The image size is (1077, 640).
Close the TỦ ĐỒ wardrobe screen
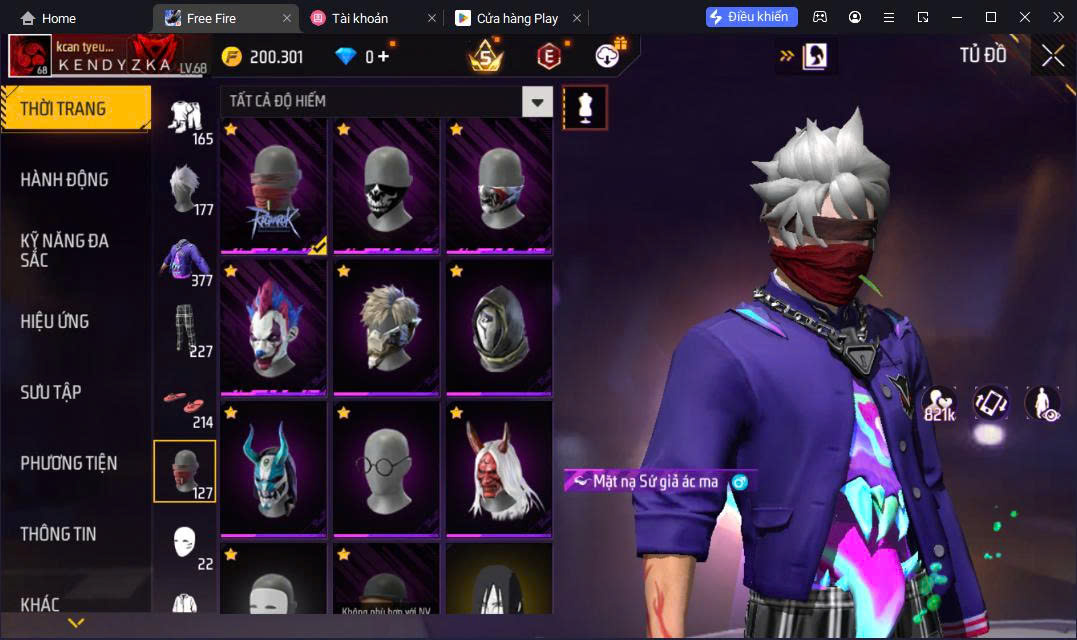(1052, 56)
